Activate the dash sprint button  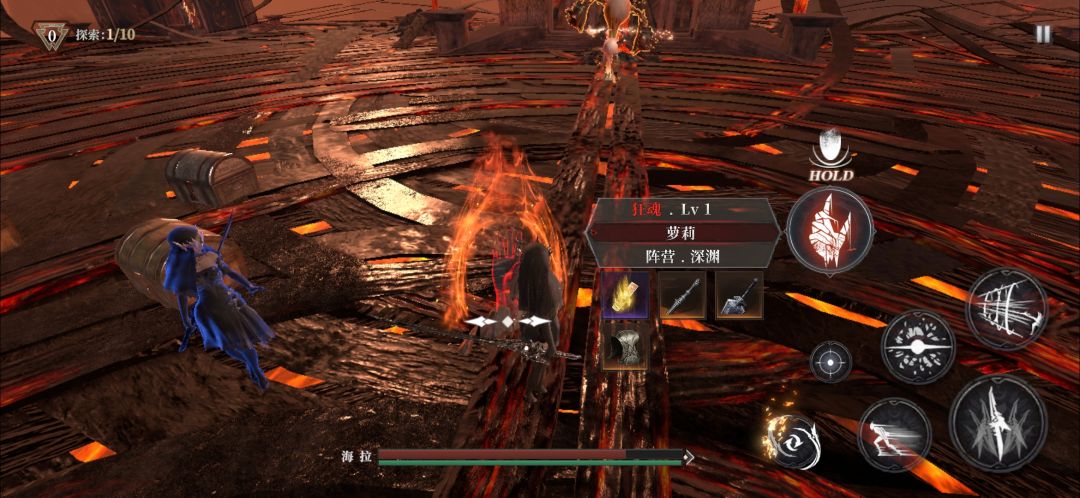coord(894,433)
